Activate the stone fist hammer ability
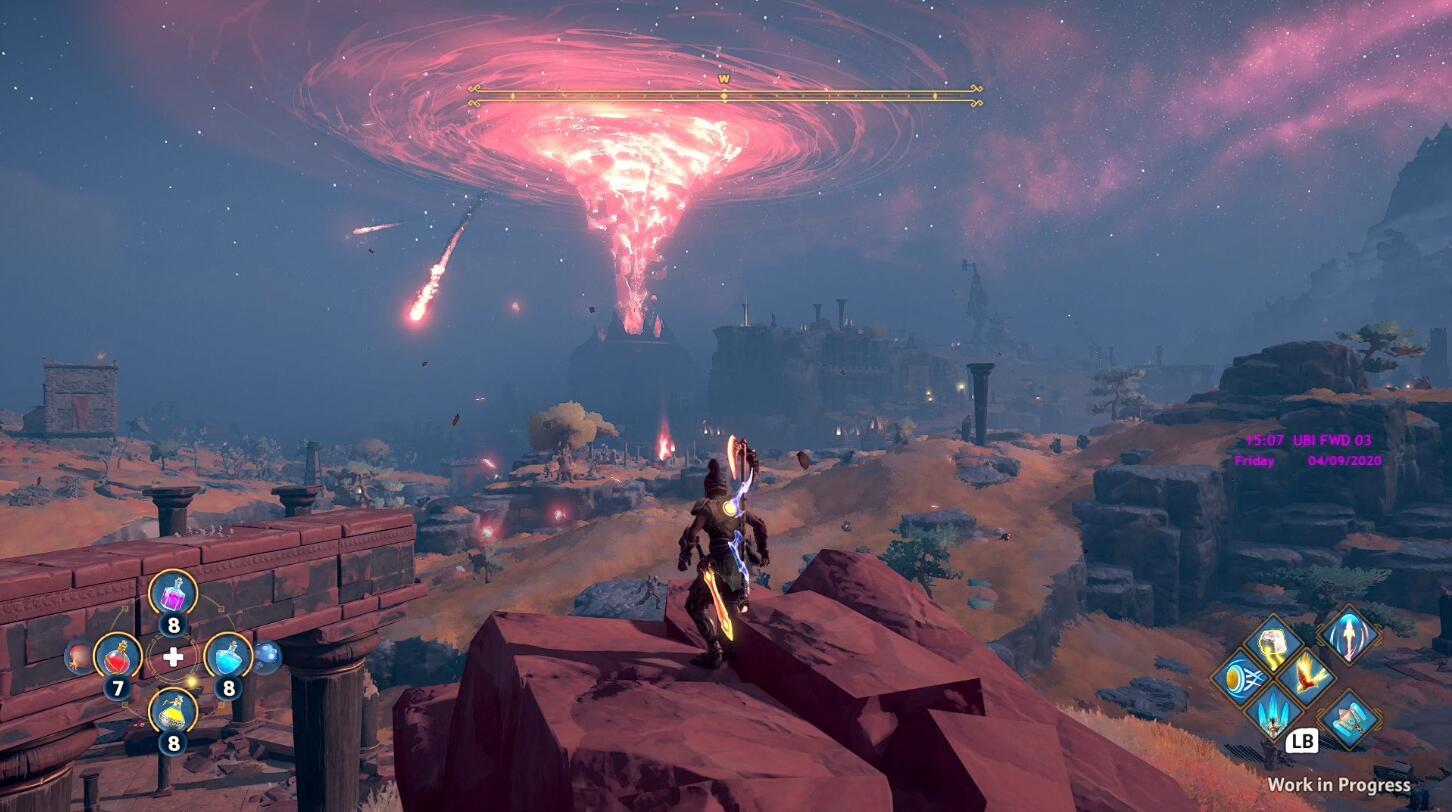The width and height of the screenshot is (1452, 812). click(1272, 644)
